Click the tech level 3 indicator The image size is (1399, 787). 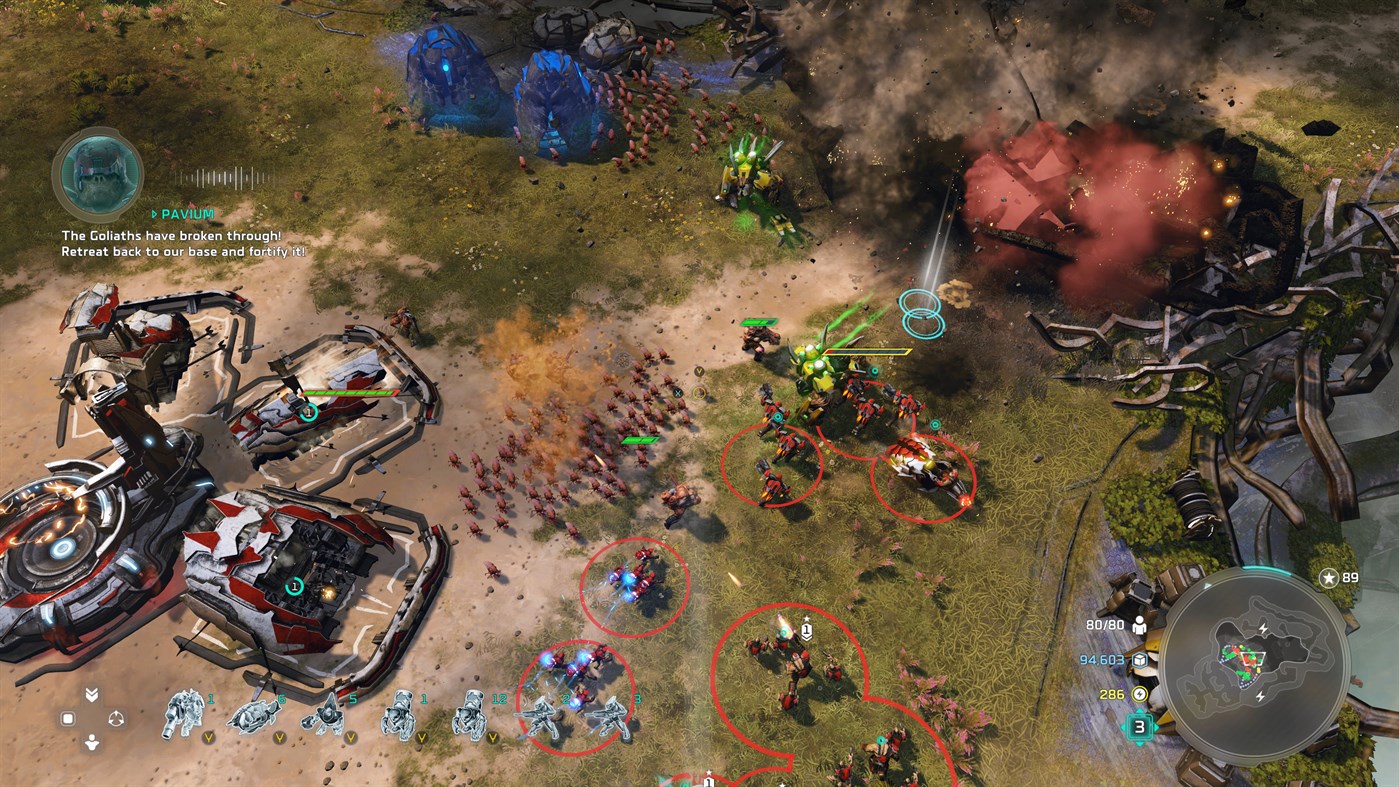[x=1139, y=726]
